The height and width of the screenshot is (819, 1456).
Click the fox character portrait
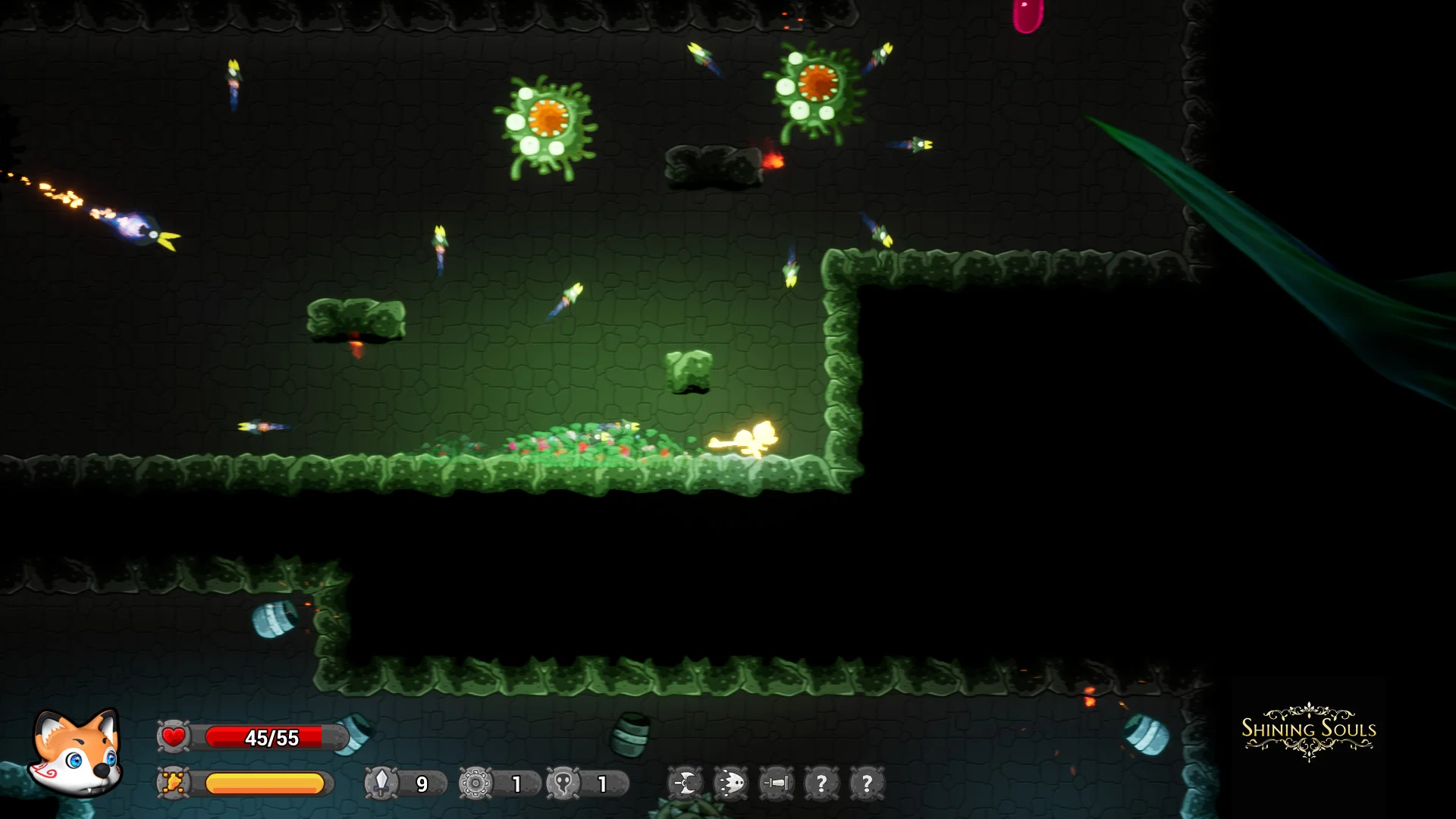(x=76, y=753)
